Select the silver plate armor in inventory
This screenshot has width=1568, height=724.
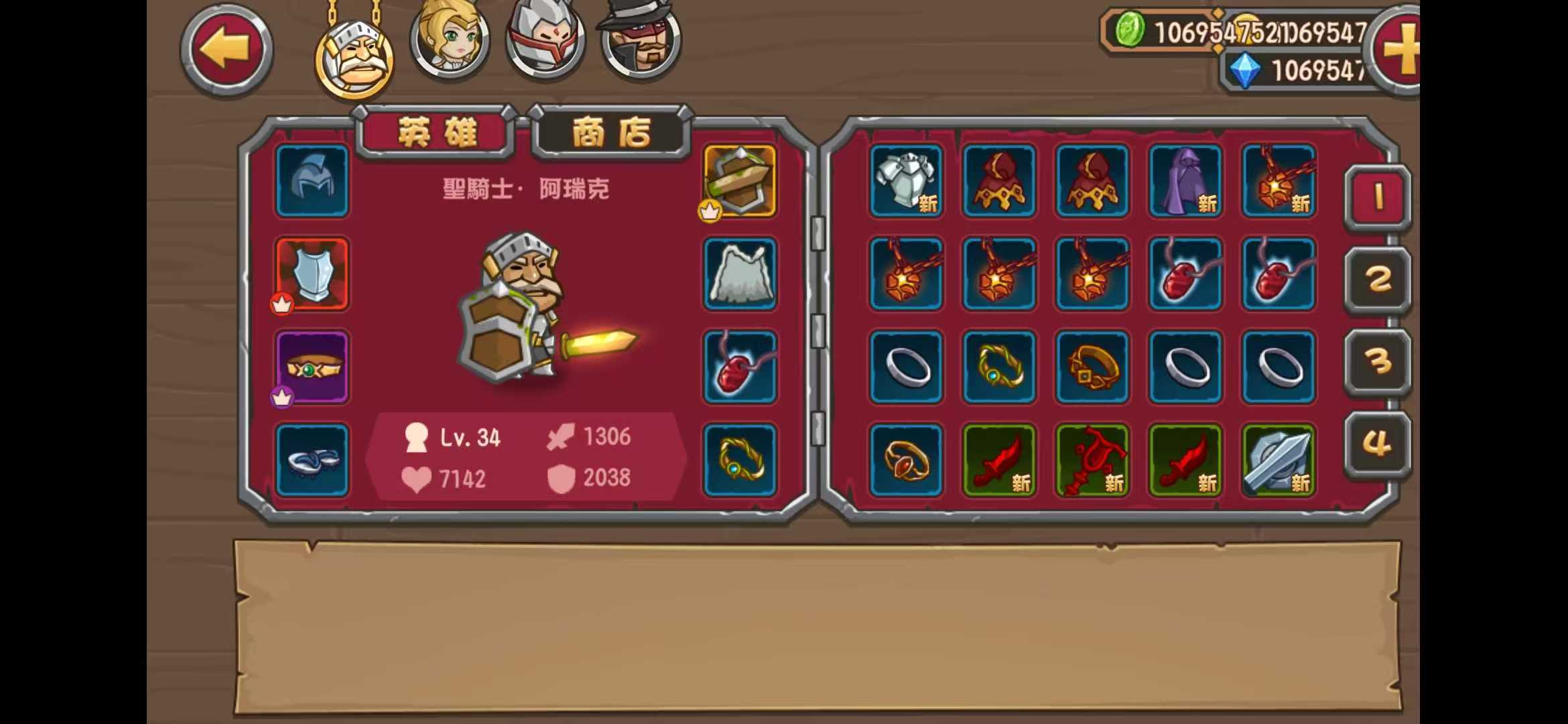[x=906, y=181]
